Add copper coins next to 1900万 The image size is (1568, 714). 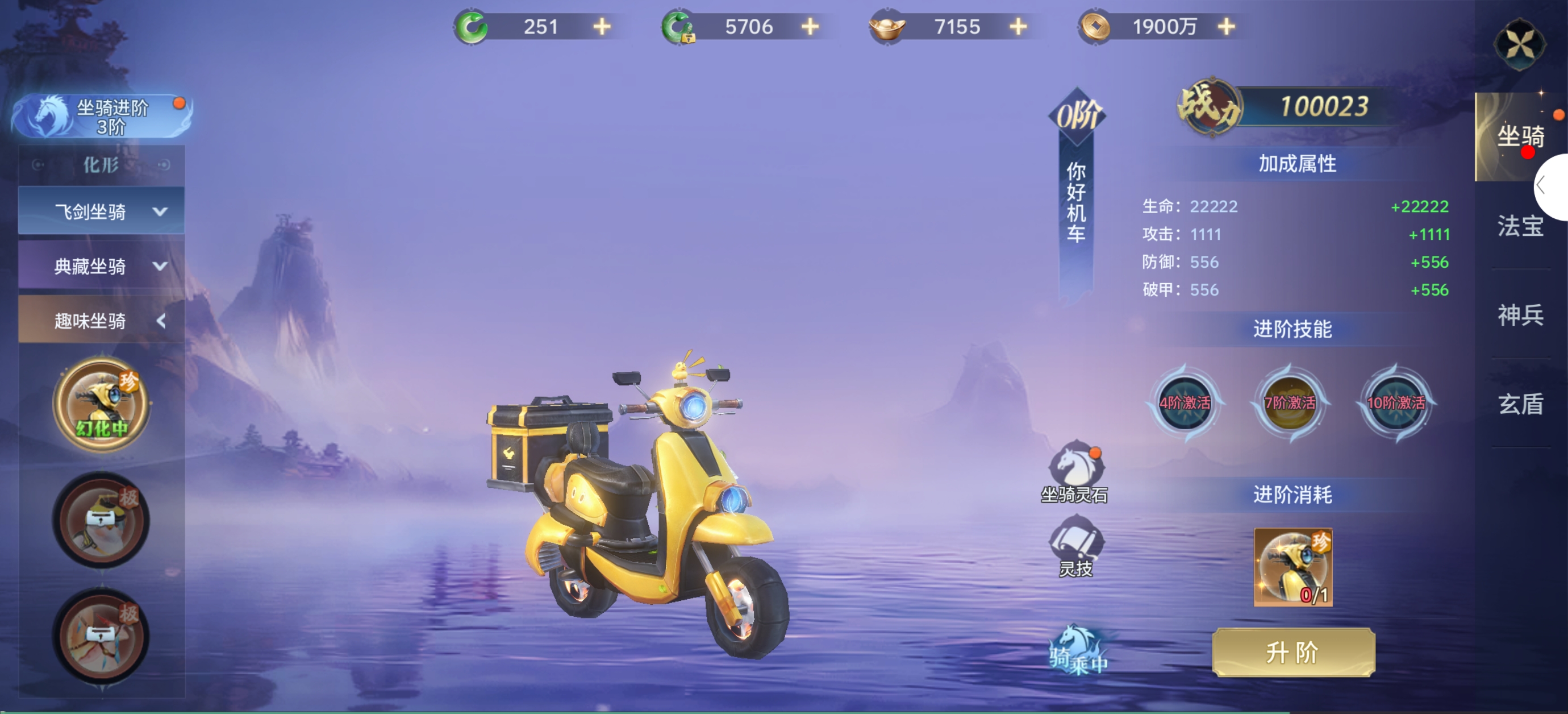(1227, 27)
